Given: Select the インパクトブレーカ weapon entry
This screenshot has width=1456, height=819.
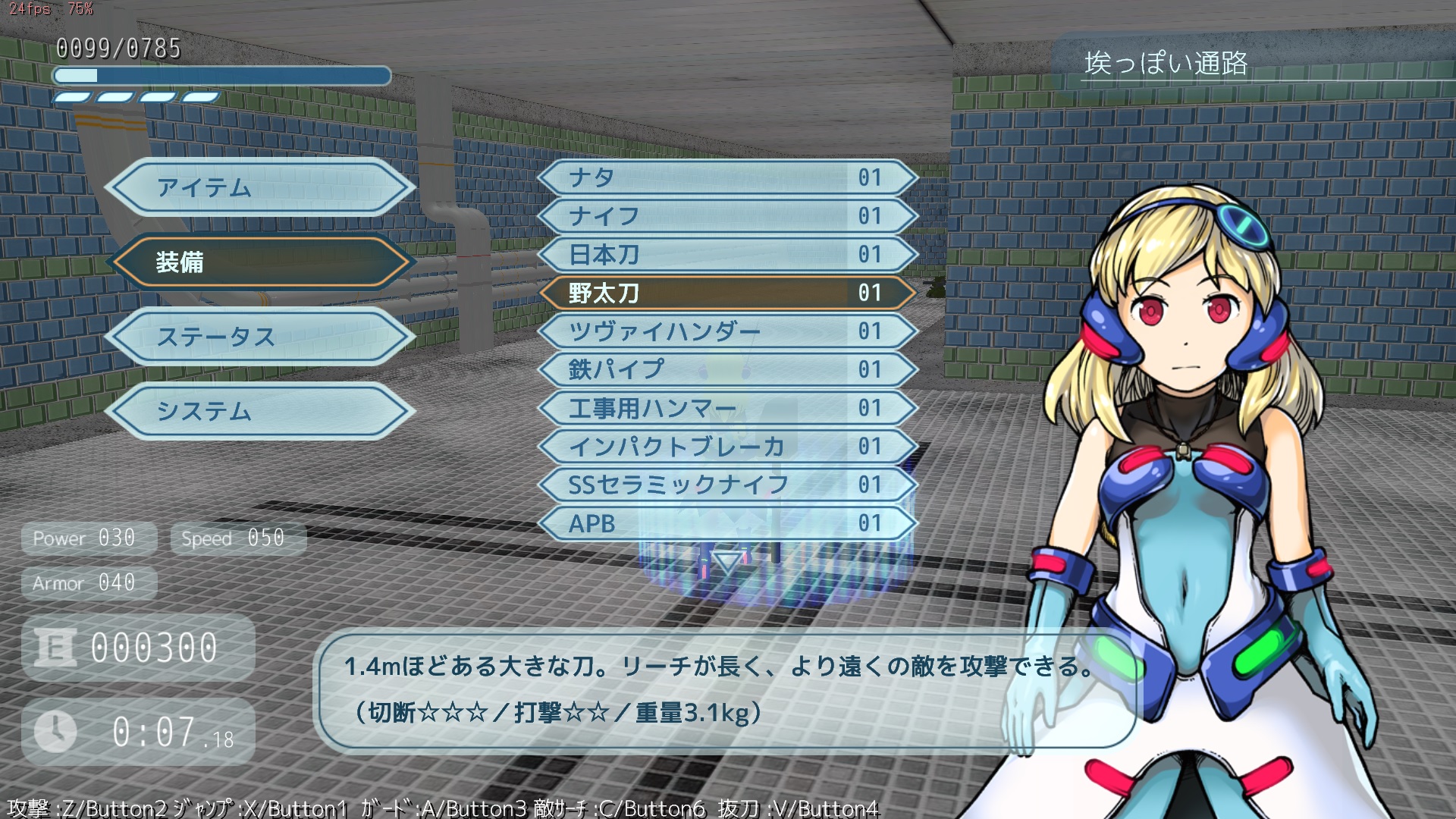Looking at the screenshot, I should point(726,447).
